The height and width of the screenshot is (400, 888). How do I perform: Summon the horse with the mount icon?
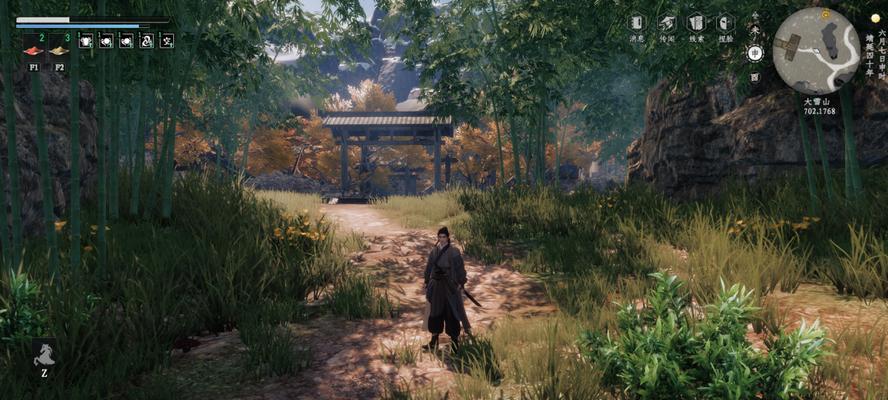tap(44, 353)
